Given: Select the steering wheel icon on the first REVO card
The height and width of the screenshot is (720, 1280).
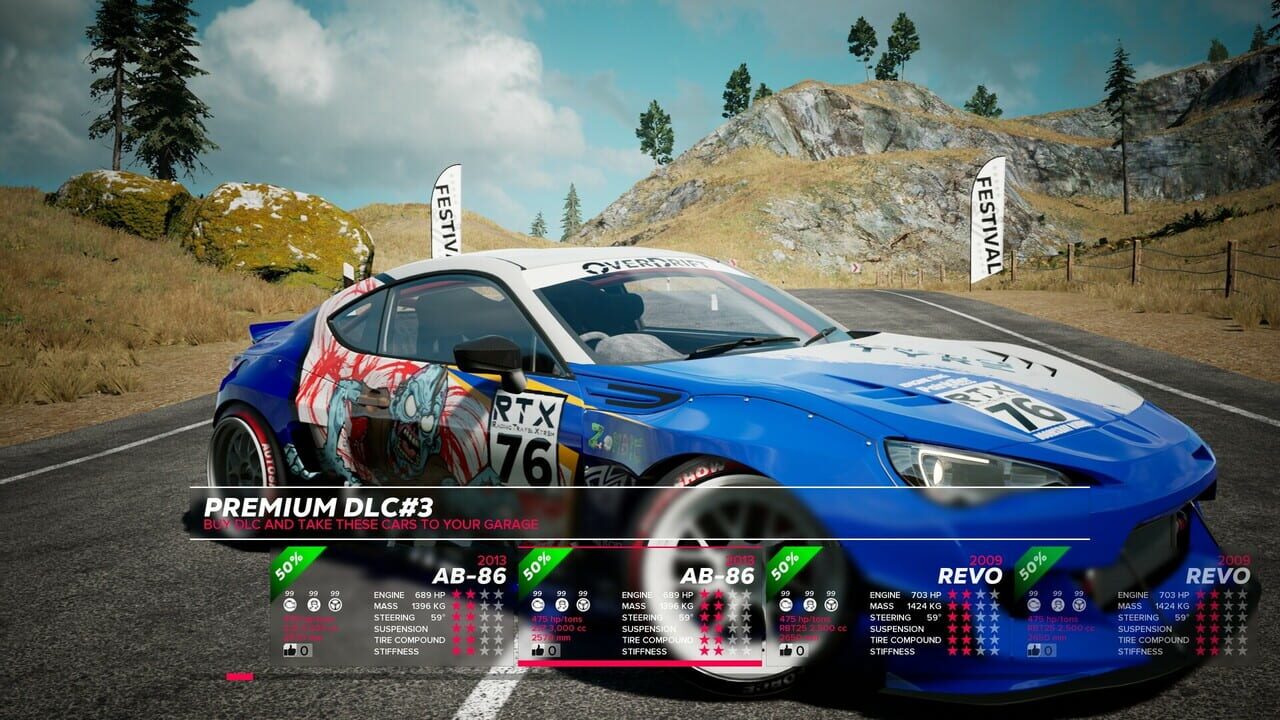Looking at the screenshot, I should (x=830, y=605).
